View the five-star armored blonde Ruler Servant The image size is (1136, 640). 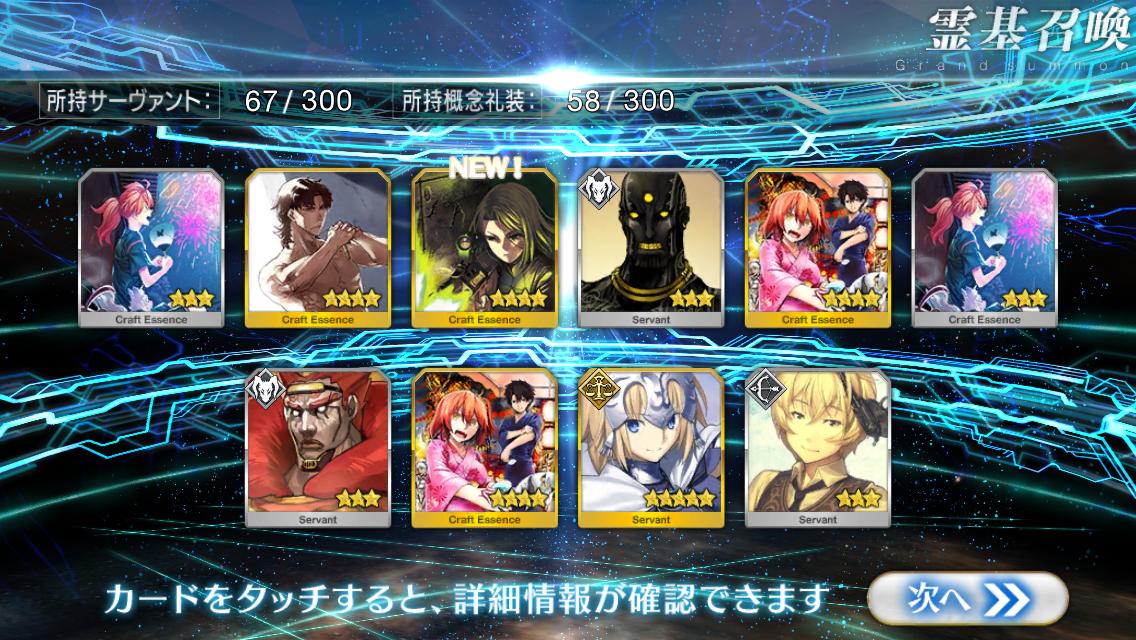[x=650, y=448]
